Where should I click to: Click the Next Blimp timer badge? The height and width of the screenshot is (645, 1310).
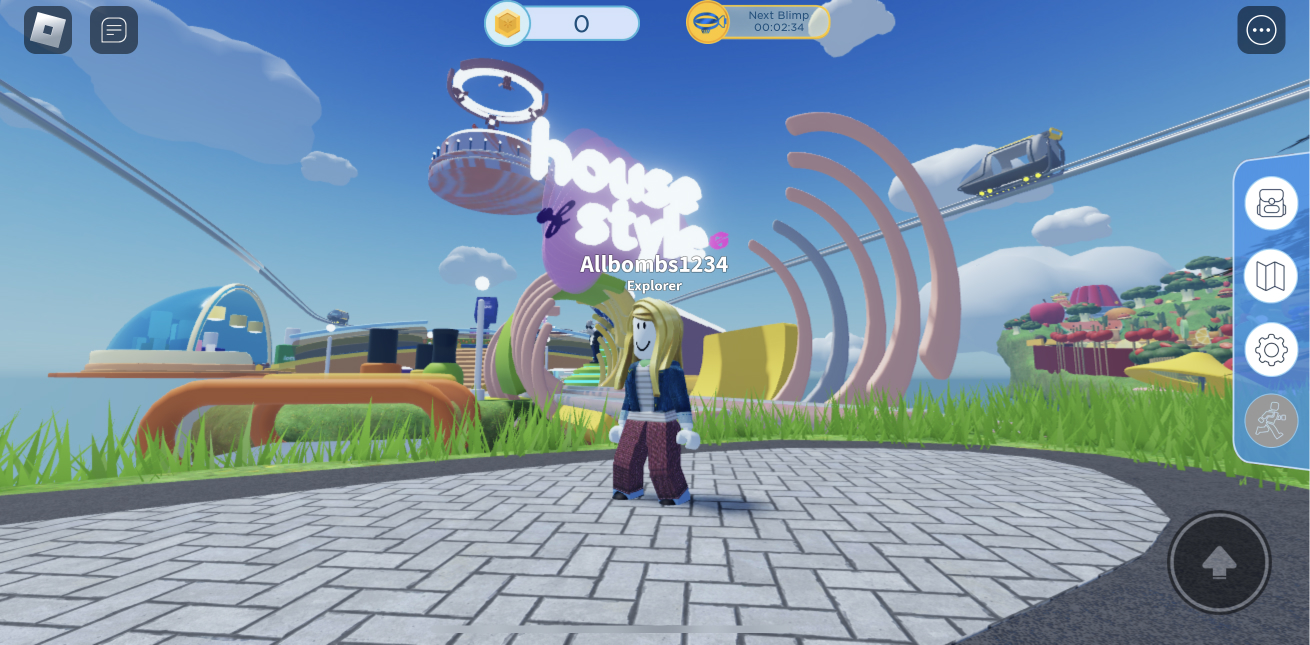pyautogui.click(x=759, y=22)
